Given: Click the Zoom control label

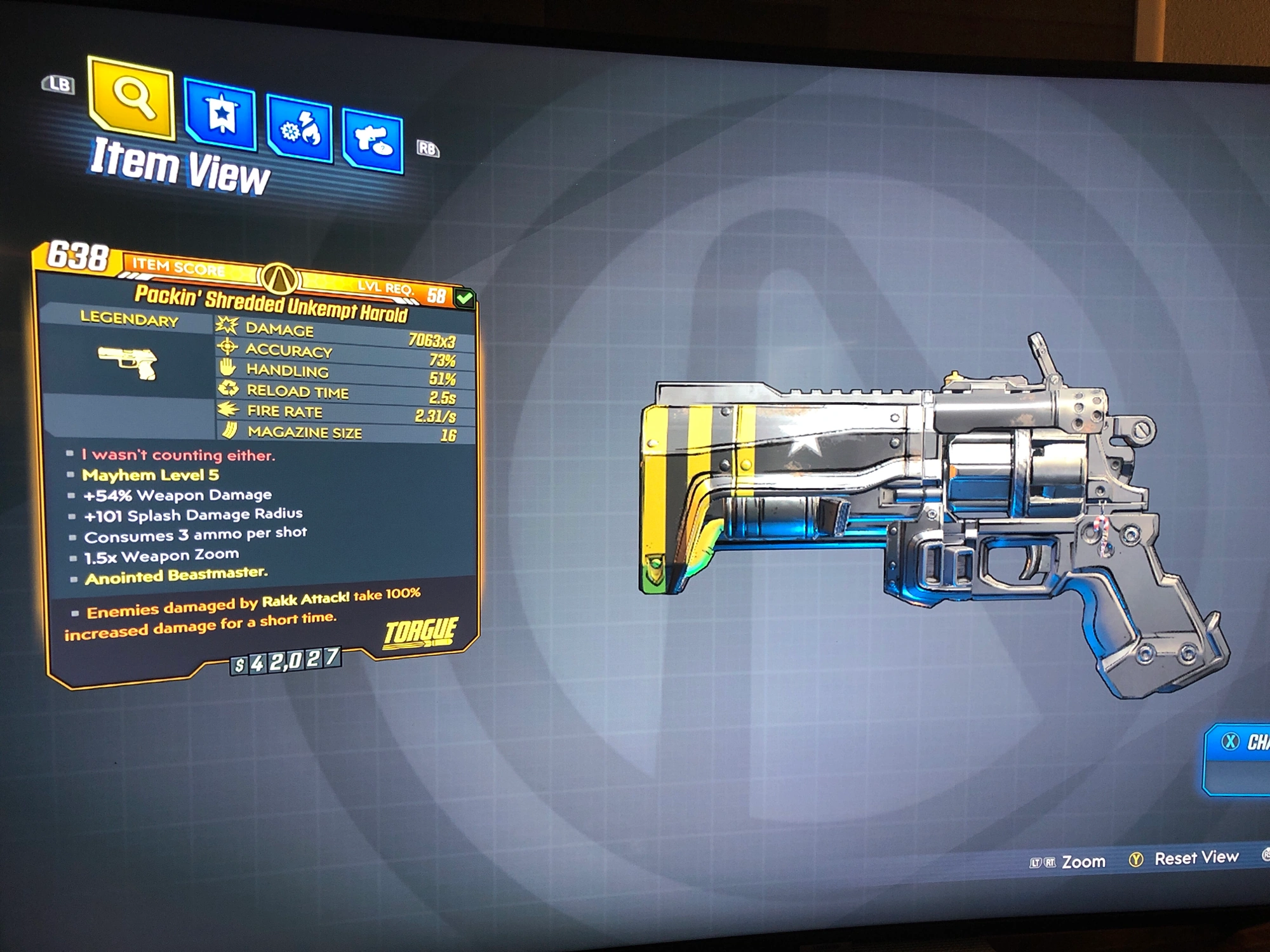Looking at the screenshot, I should [x=1083, y=861].
